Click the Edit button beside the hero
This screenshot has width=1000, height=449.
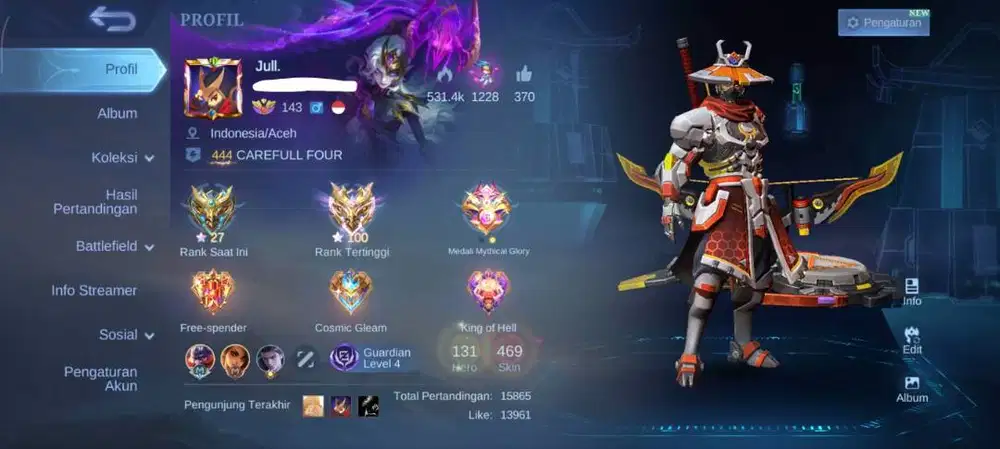coord(912,340)
